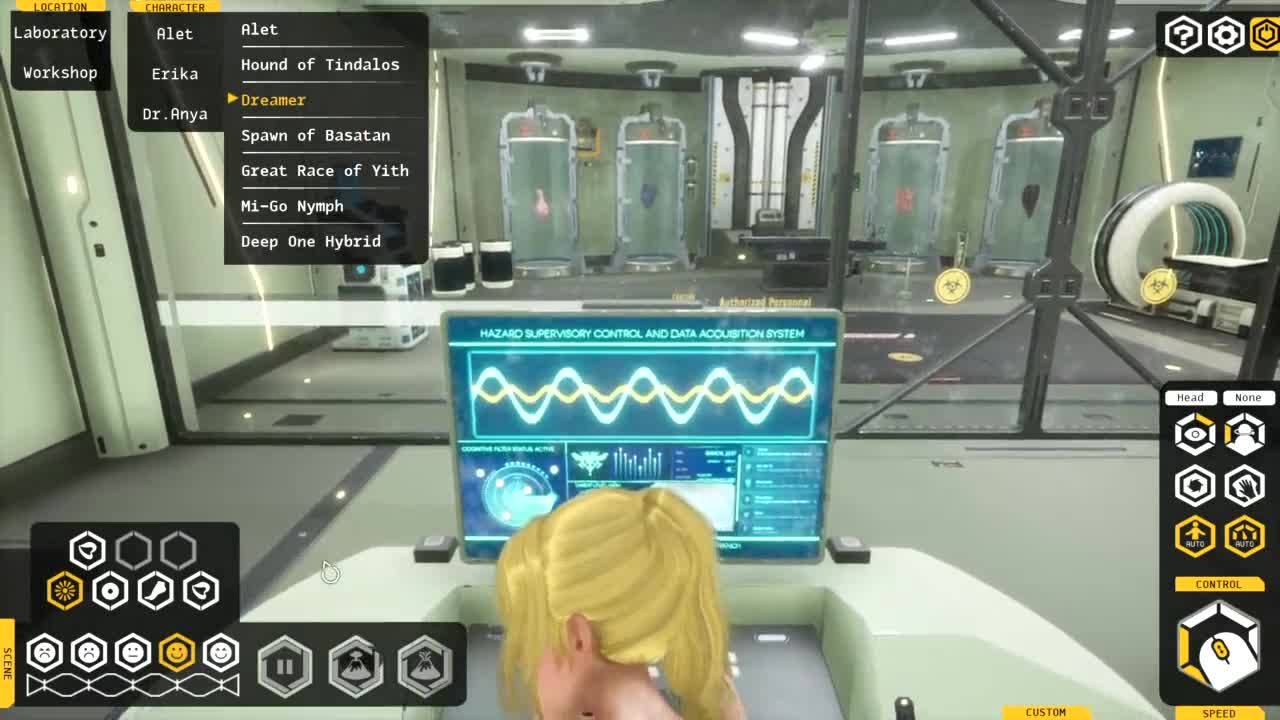Click the yellow power button
This screenshot has width=1280, height=720.
tap(1265, 35)
